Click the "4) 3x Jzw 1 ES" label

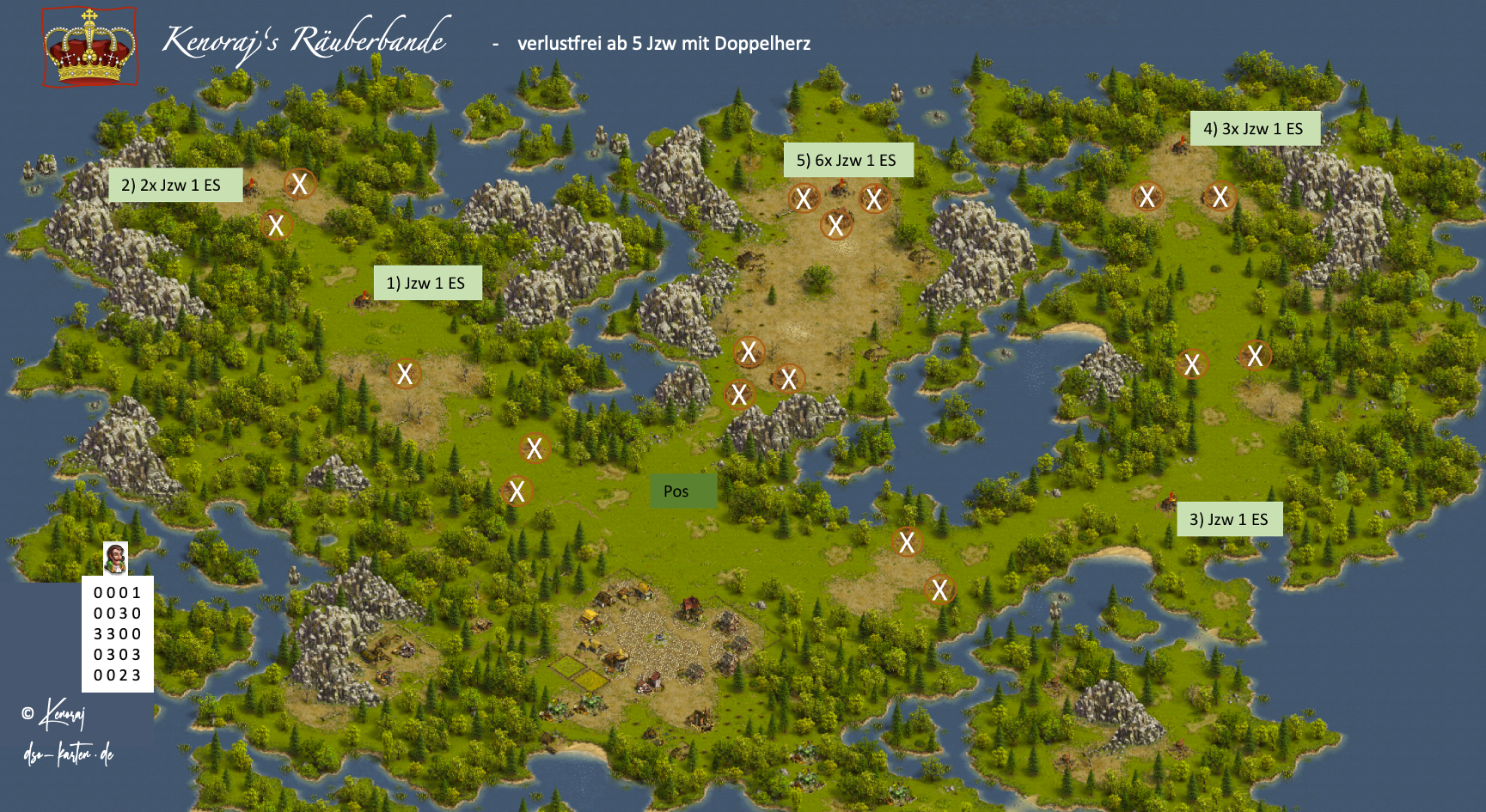pos(1254,129)
